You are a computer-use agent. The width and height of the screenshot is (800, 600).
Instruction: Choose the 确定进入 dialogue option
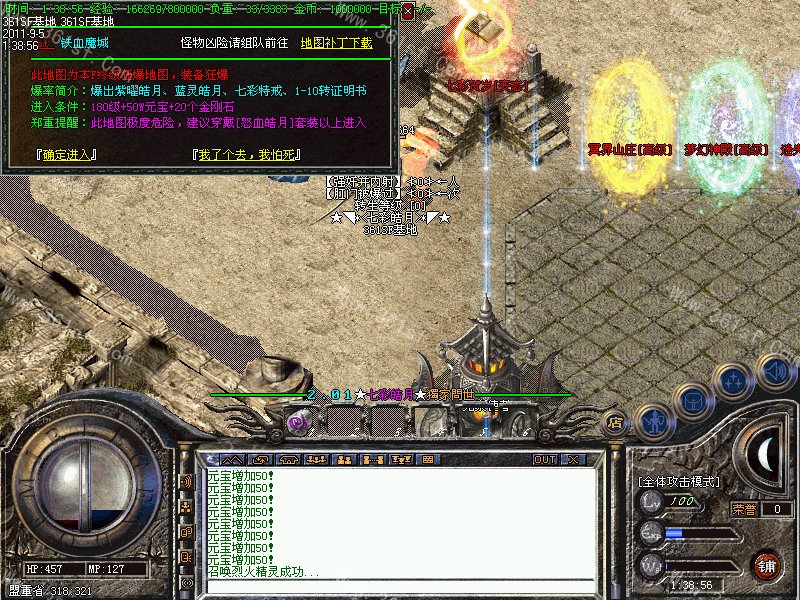(65, 155)
